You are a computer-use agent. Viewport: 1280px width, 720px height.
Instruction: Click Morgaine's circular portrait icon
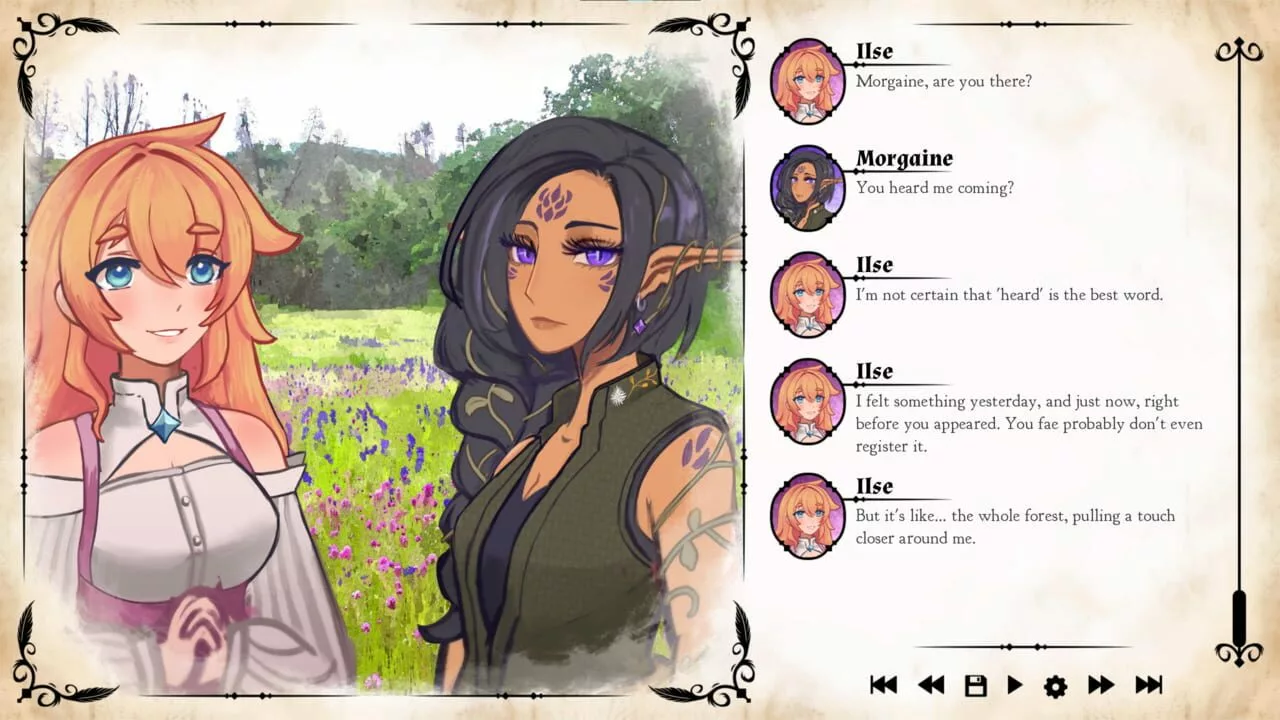[x=807, y=187]
